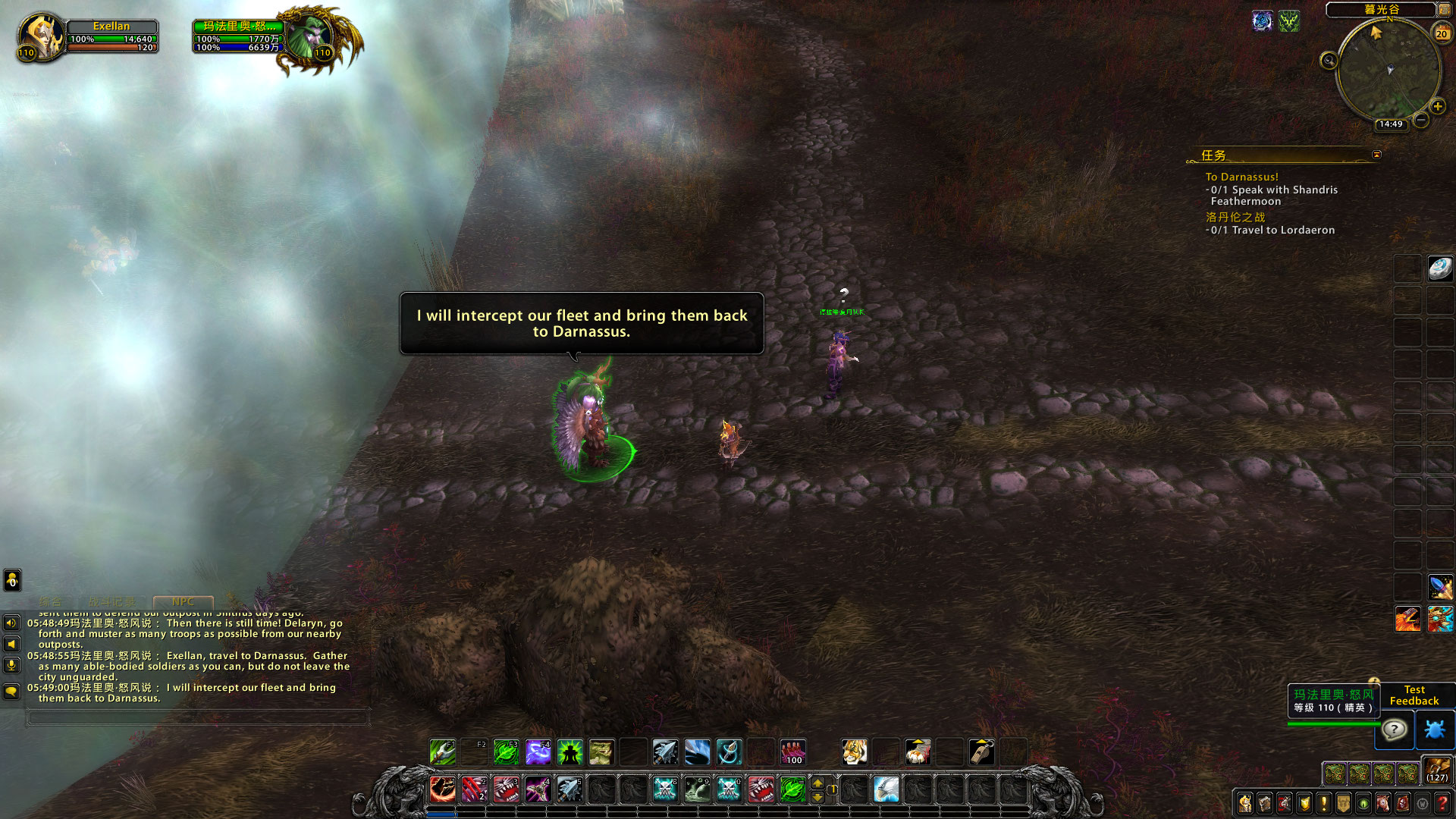Activate the white eagle ability slot
Screen dimensions: 1456x819
pyautogui.click(x=886, y=789)
